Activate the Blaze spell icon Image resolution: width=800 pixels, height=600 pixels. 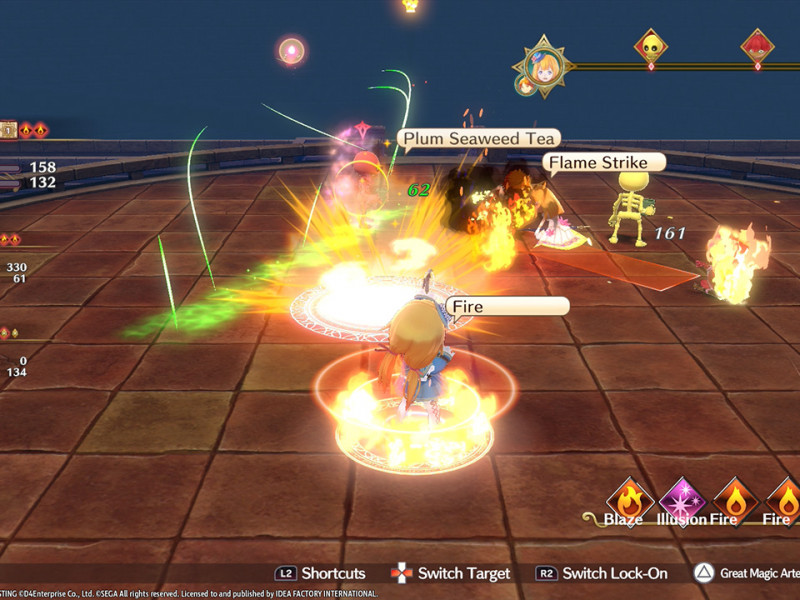pos(630,499)
